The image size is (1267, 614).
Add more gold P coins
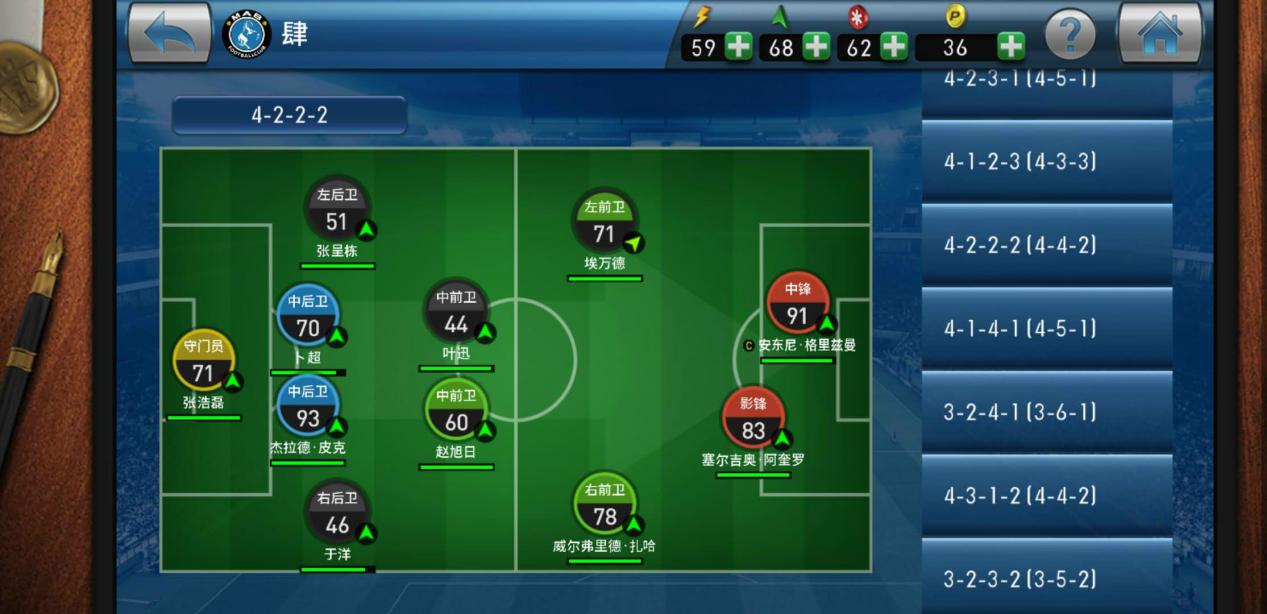pos(1011,46)
